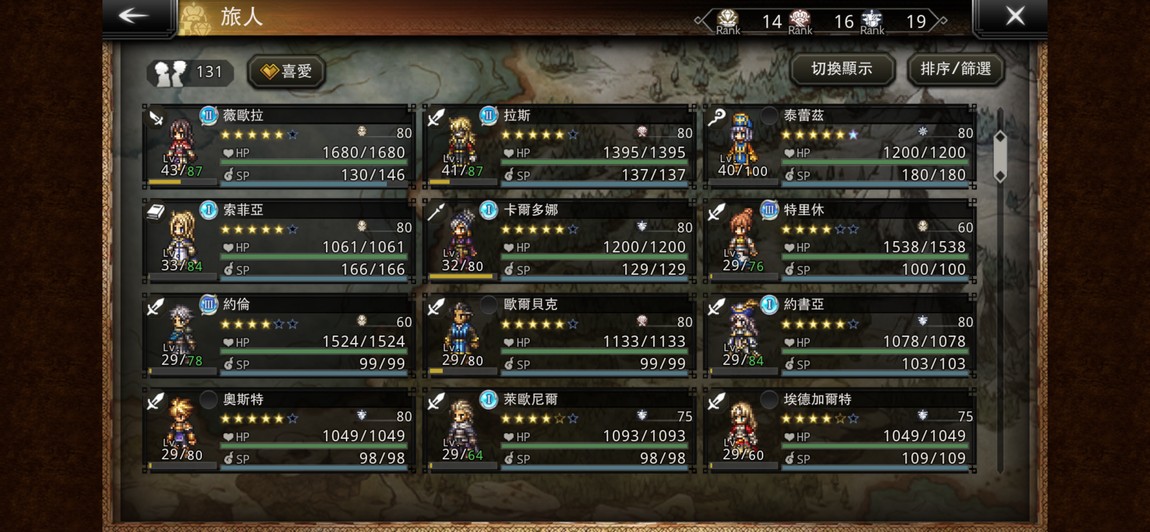Select traveler 拉斯
This screenshot has height=532, width=1150.
(x=559, y=146)
